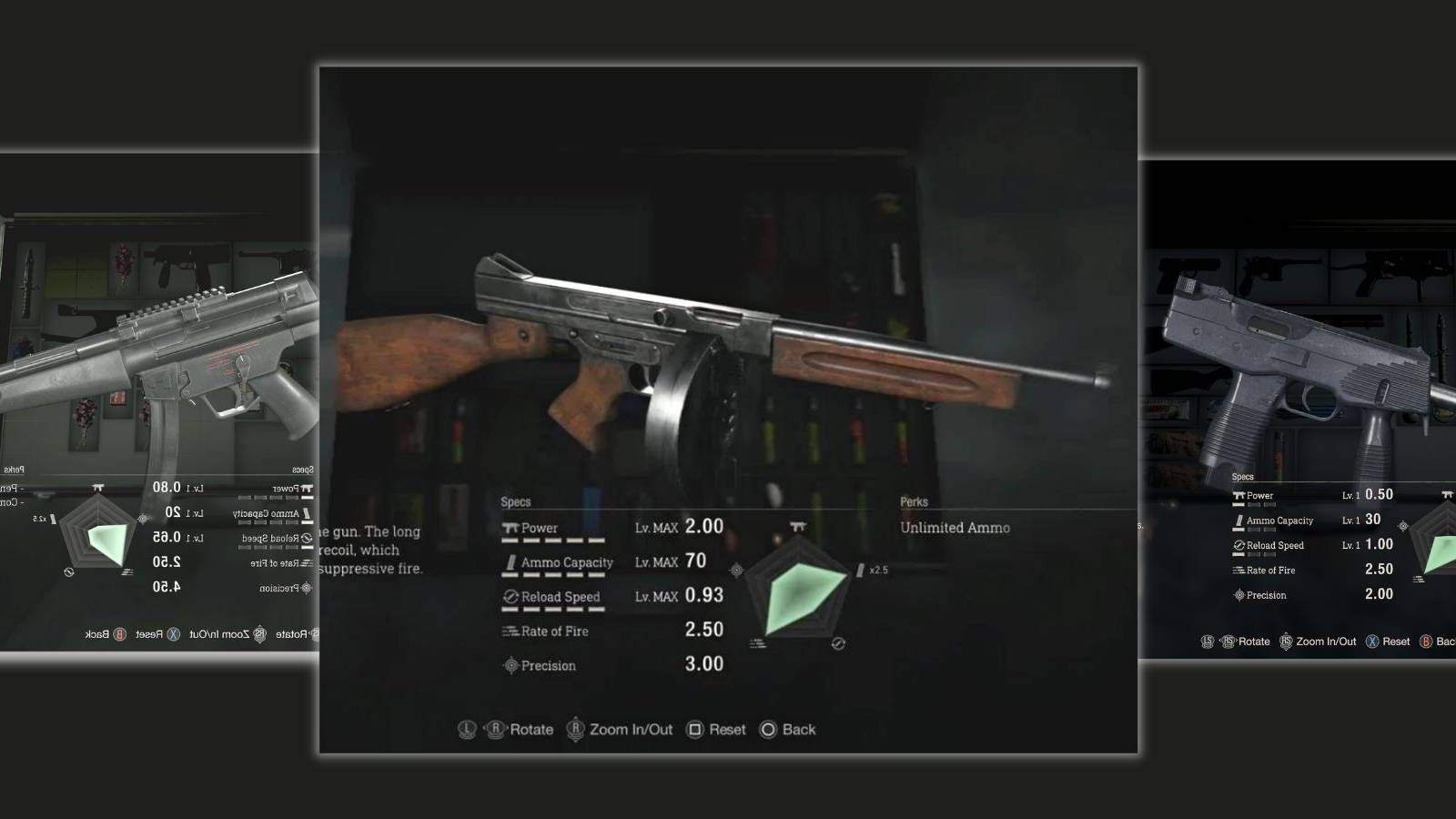Select the Power spec icon
Image resolution: width=1456 pixels, height=819 pixels.
point(510,529)
